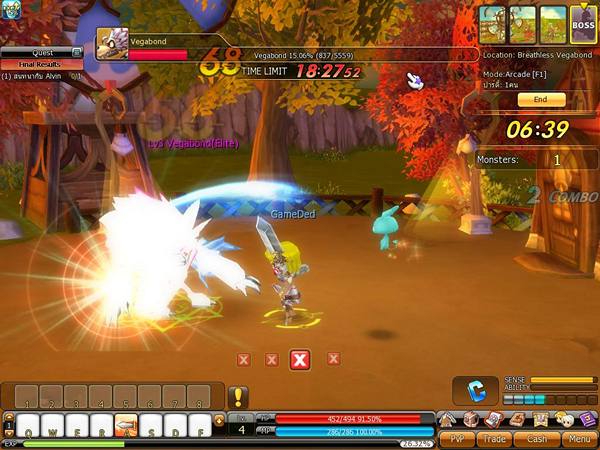Select the BOSS stage thumbnail
Image resolution: width=600 pixels, height=450 pixels.
pos(583,24)
